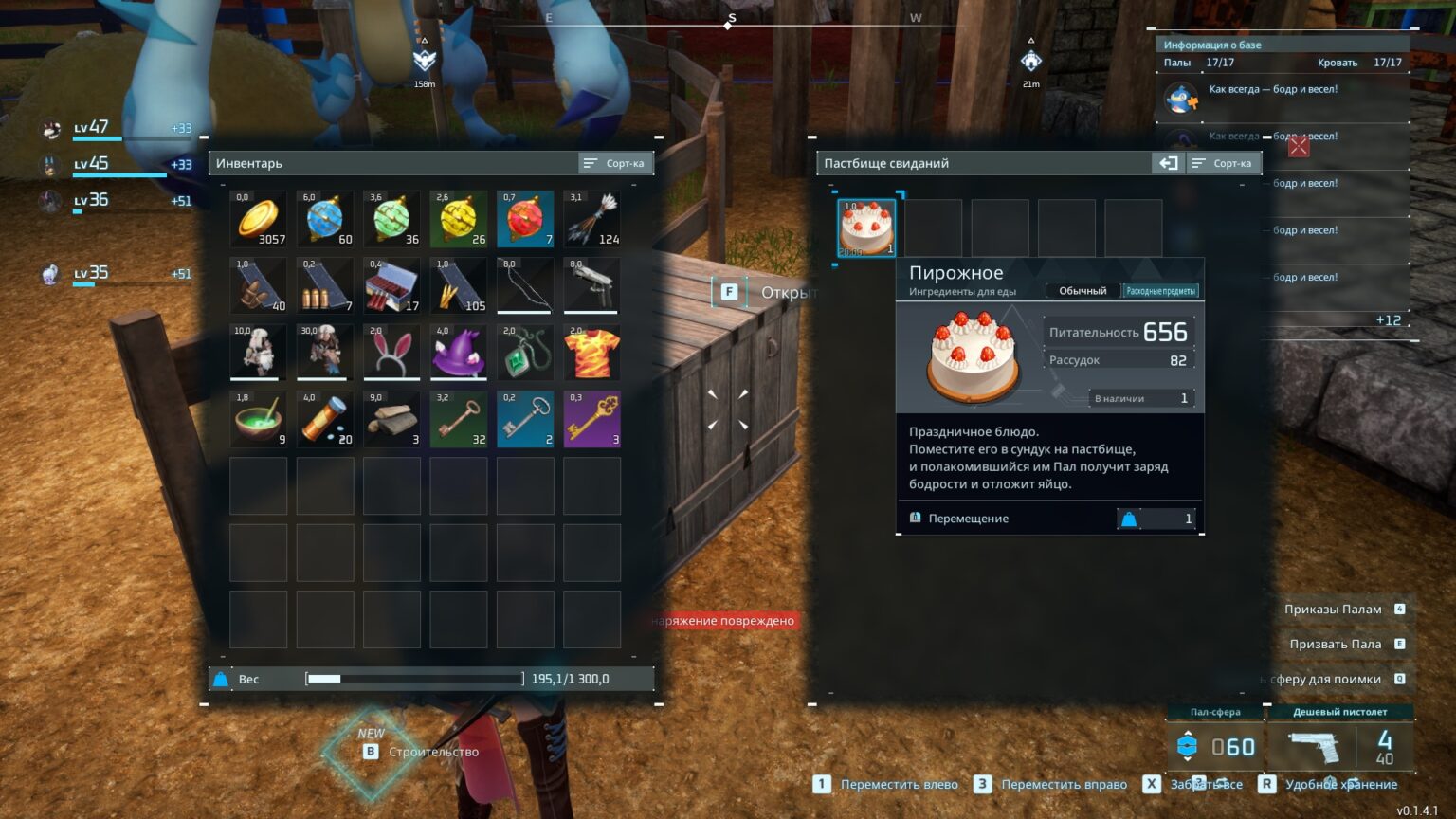Click the green soup bowl item
Viewport: 1456px width, 819px height.
258,418
